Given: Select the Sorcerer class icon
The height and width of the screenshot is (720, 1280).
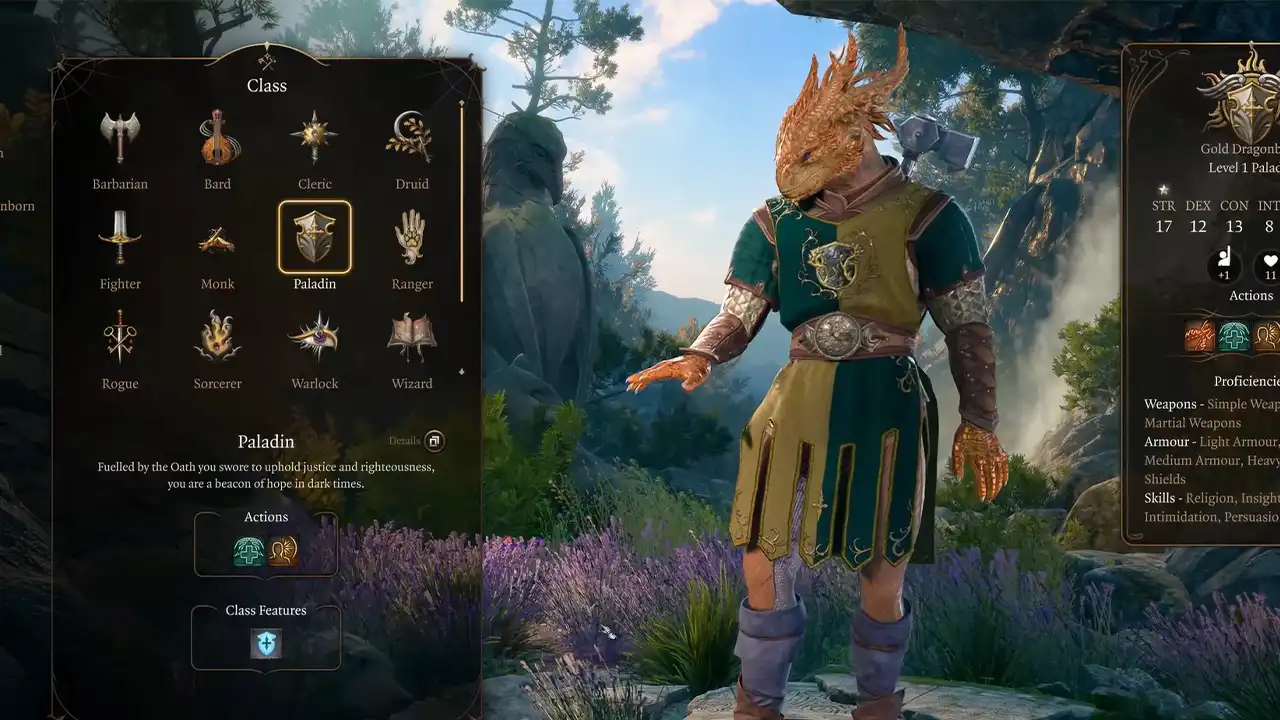Looking at the screenshot, I should pyautogui.click(x=217, y=337).
